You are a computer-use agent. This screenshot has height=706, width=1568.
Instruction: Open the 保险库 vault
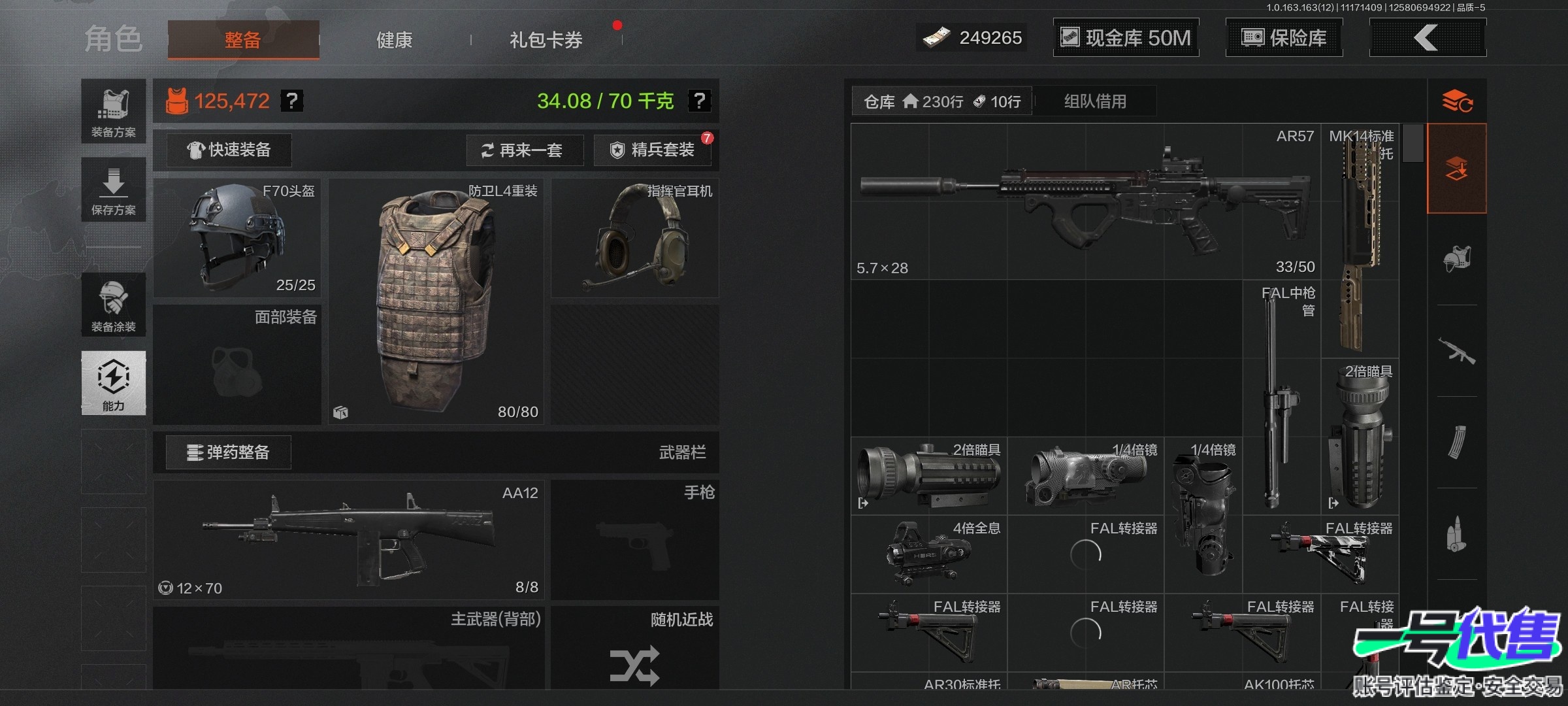tap(1284, 38)
